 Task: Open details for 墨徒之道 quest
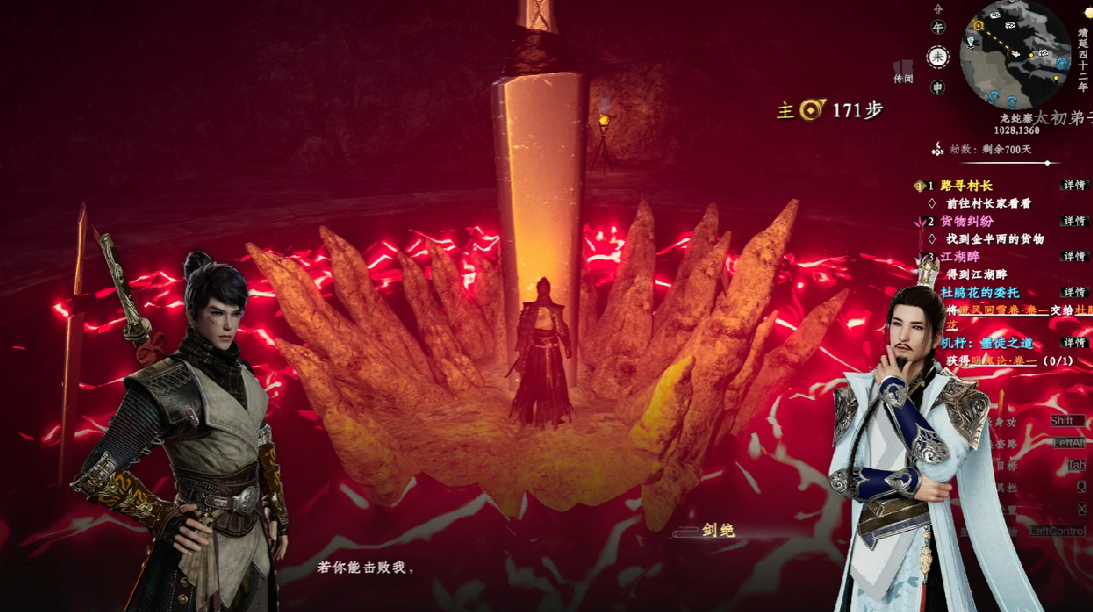click(x=1074, y=343)
